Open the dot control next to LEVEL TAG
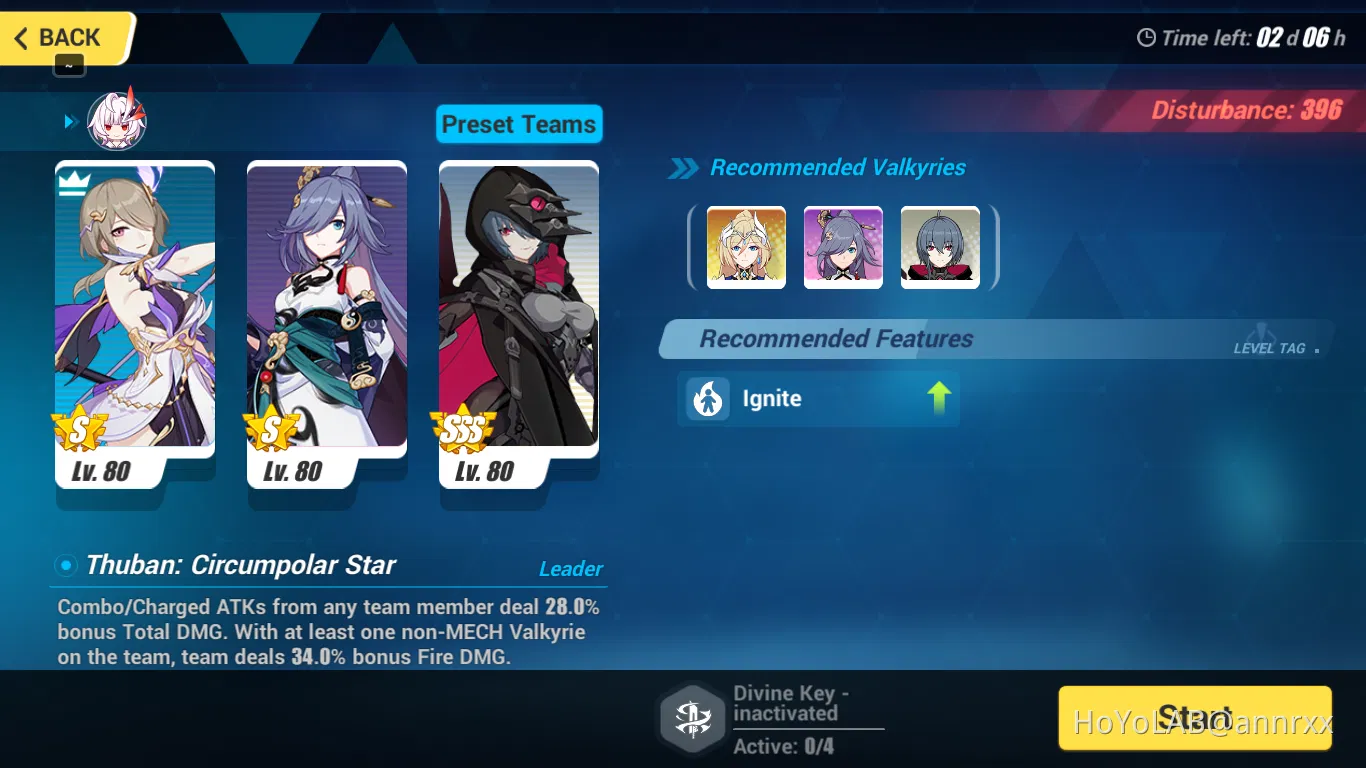 tap(1315, 349)
